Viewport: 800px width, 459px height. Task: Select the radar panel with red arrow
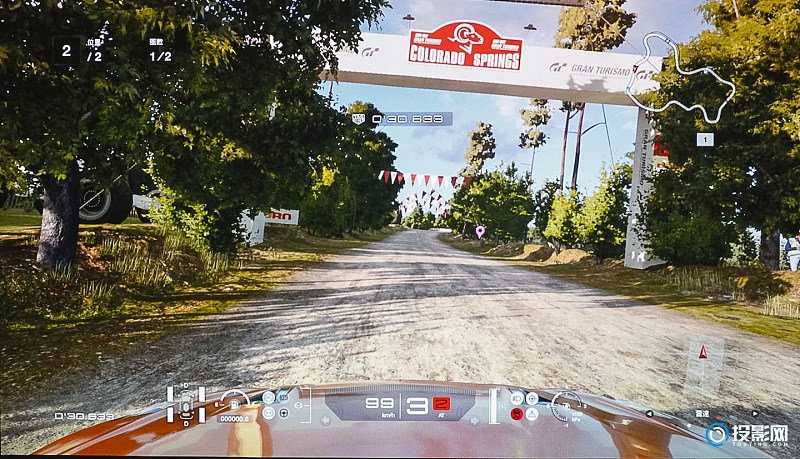point(703,366)
